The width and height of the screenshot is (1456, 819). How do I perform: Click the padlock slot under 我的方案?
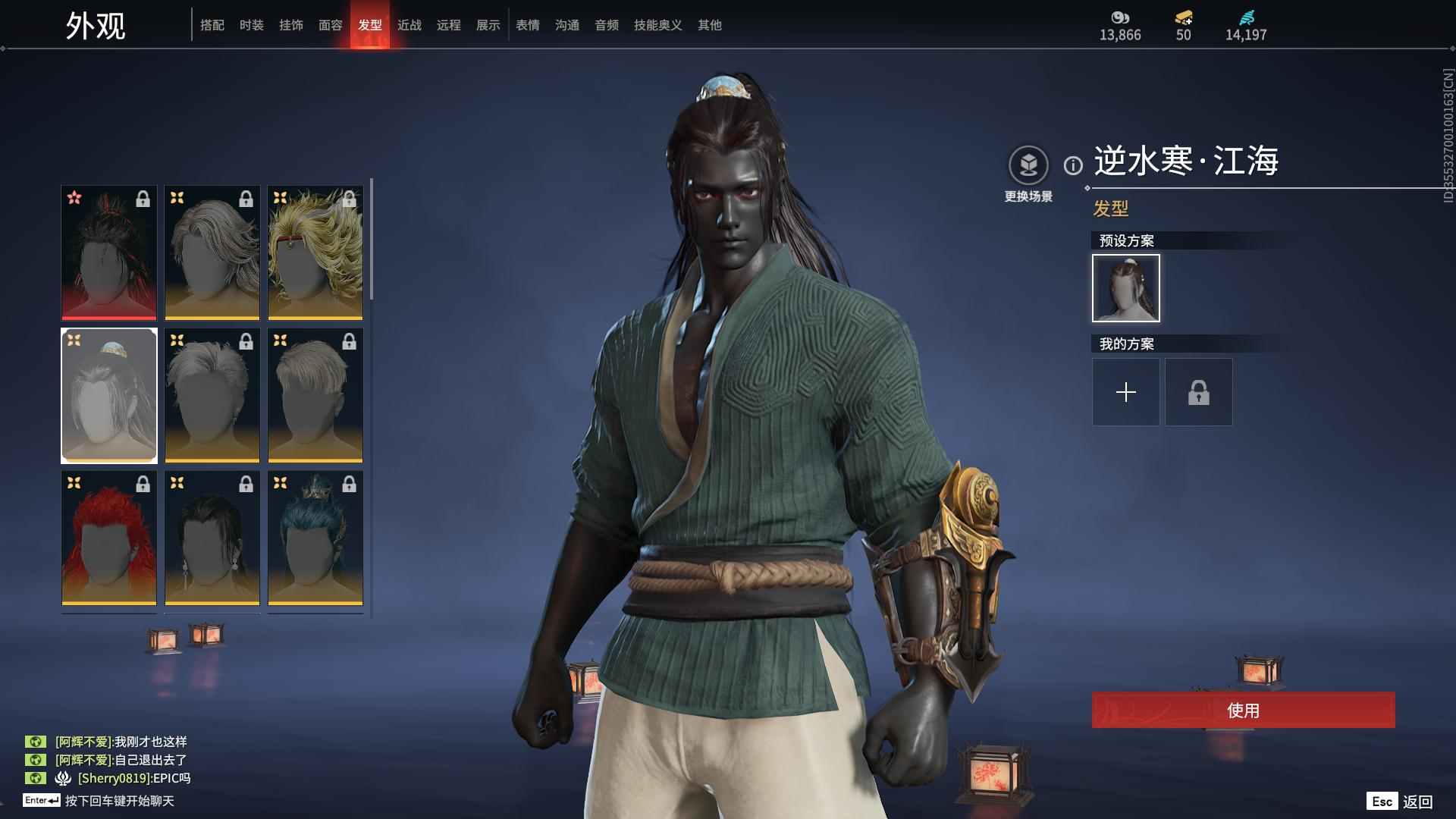[x=1198, y=392]
